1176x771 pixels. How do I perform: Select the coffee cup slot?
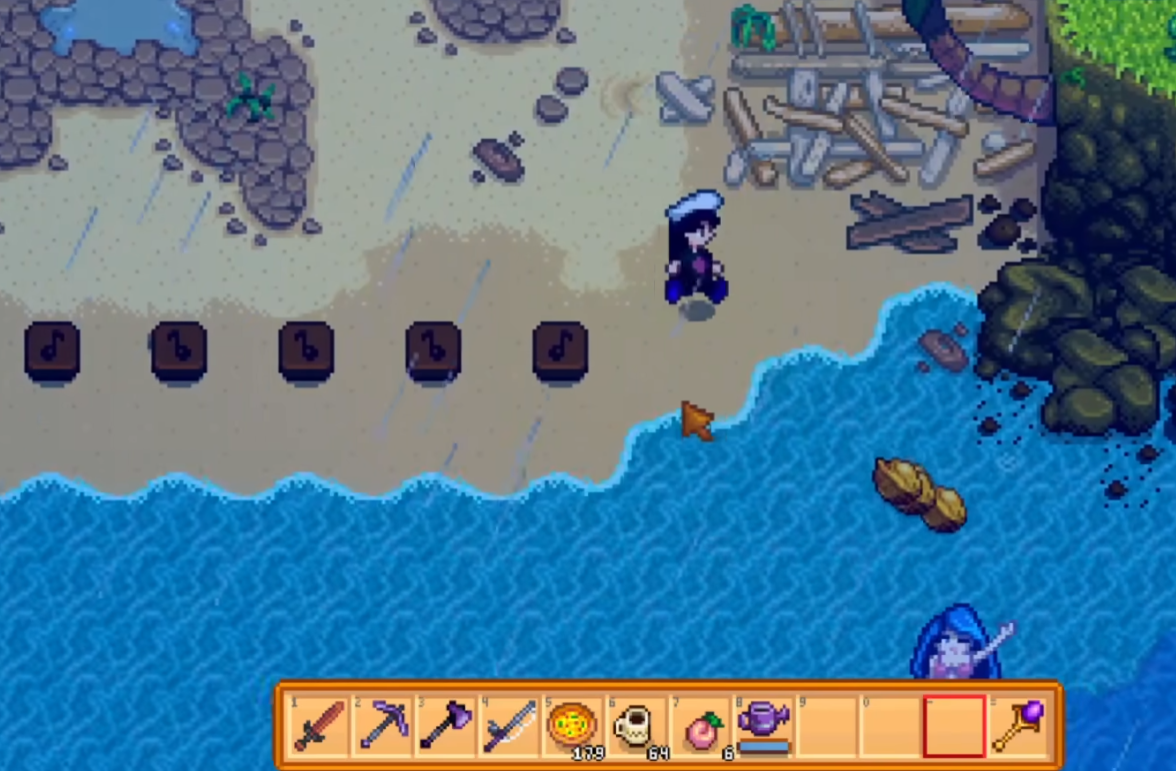pos(635,724)
